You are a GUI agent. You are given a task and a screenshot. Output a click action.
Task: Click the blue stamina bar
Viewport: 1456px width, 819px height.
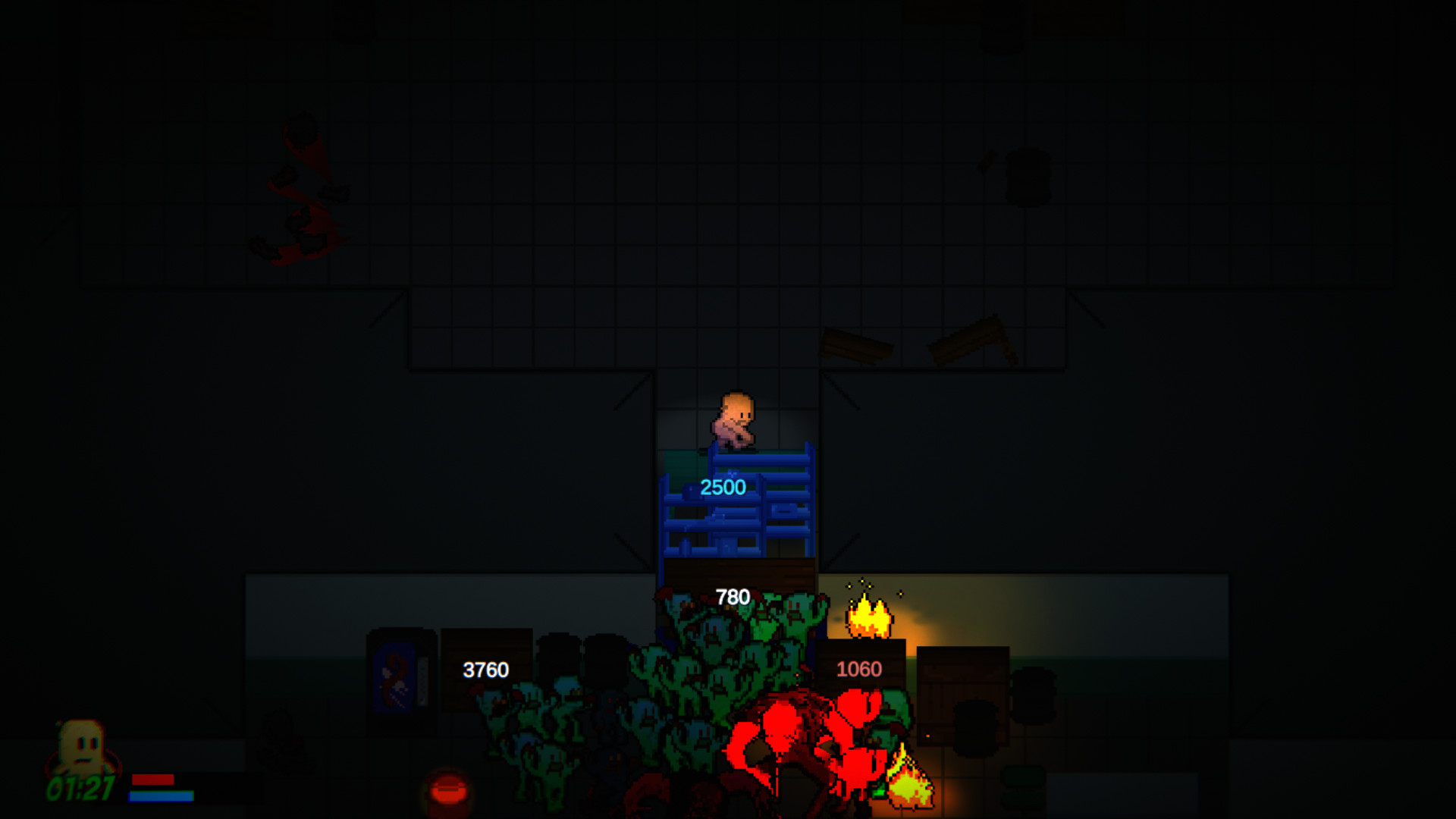point(160,796)
